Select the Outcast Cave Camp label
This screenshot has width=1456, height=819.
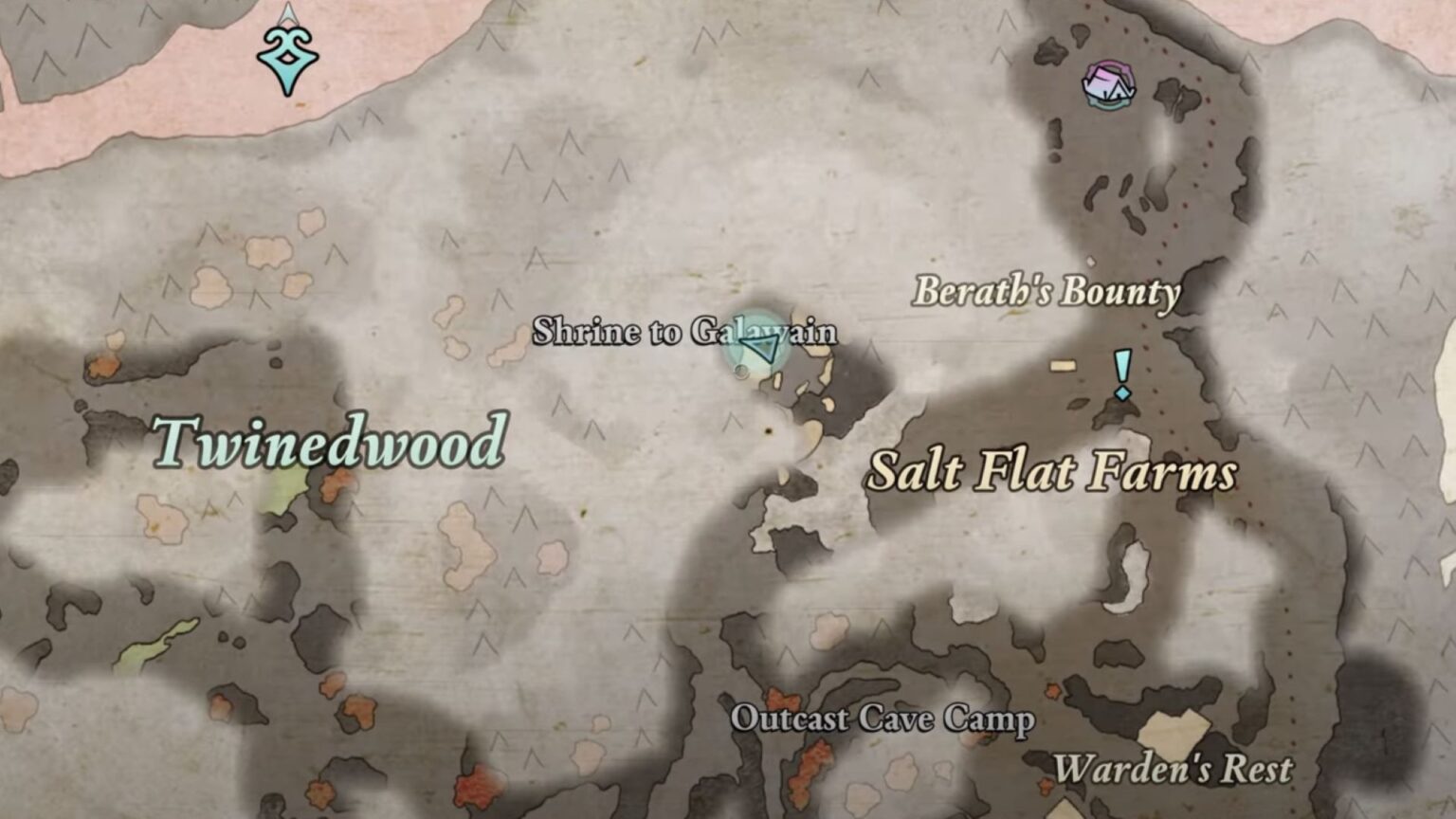(x=884, y=721)
